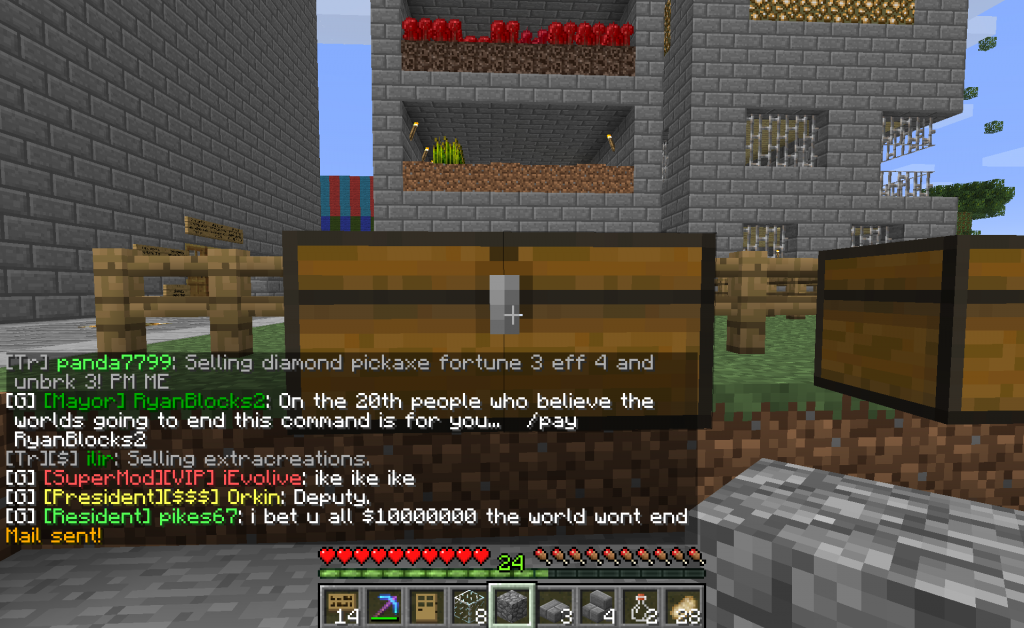Select the sign stack in the hotbar
1024x628 pixels.
pyautogui.click(x=343, y=606)
